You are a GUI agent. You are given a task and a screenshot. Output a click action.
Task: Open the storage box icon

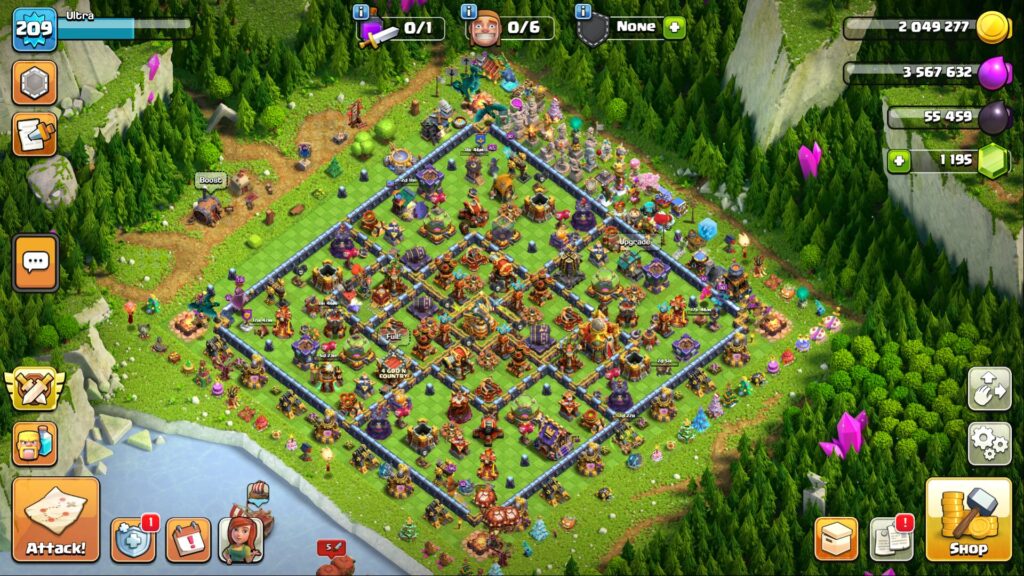(x=836, y=539)
